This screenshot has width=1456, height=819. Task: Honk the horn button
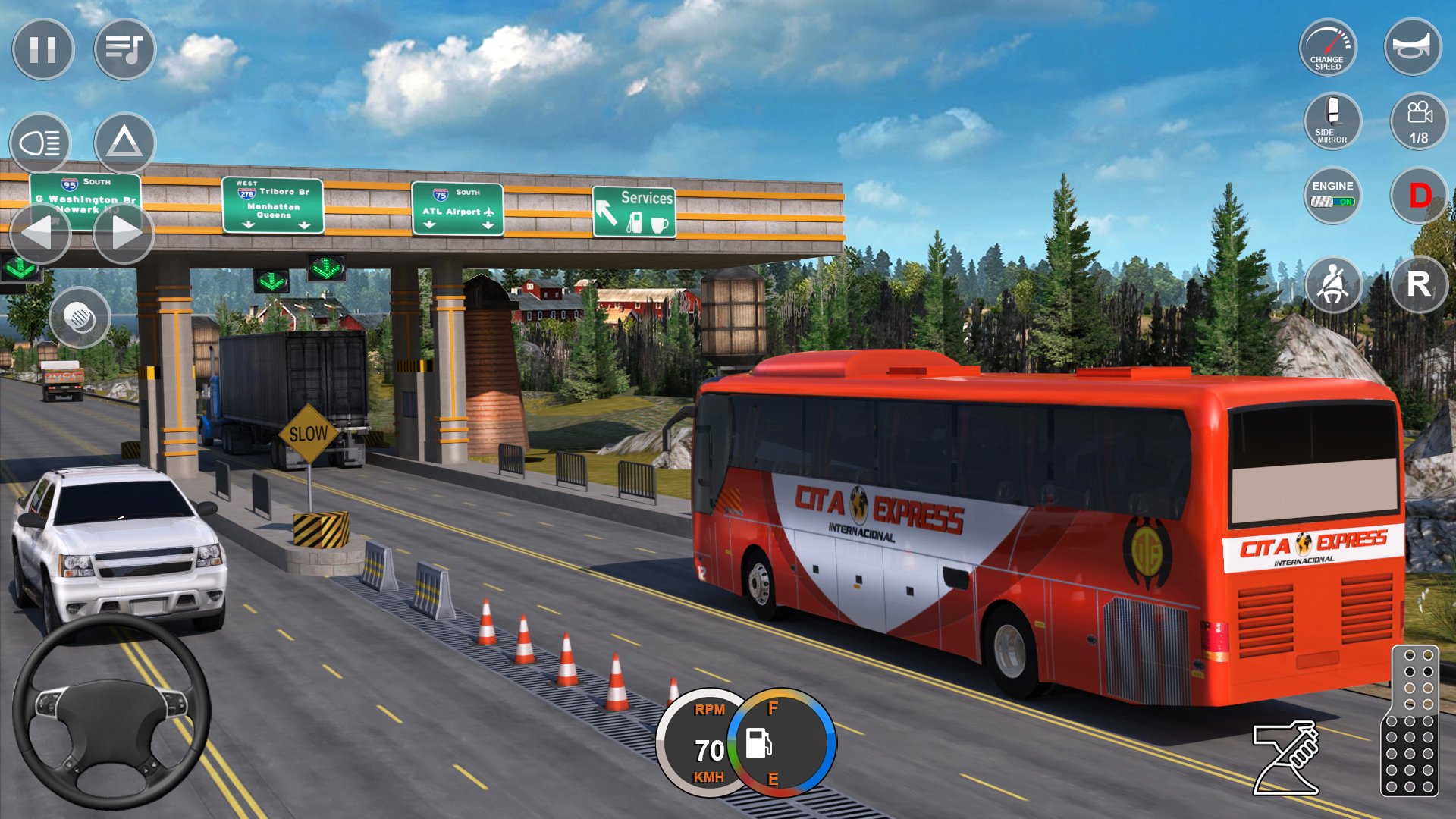pyautogui.click(x=1412, y=47)
